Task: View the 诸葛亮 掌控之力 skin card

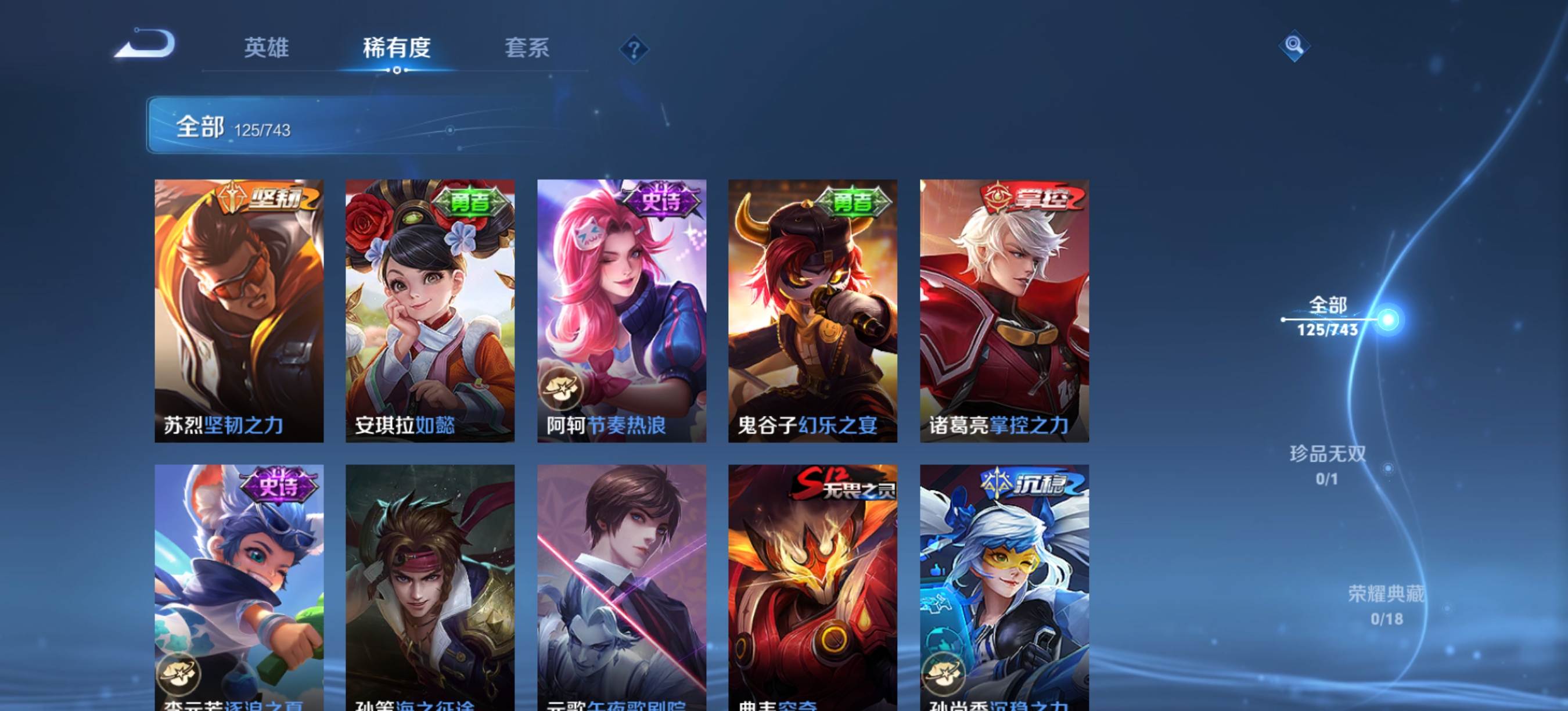Action: point(1004,310)
